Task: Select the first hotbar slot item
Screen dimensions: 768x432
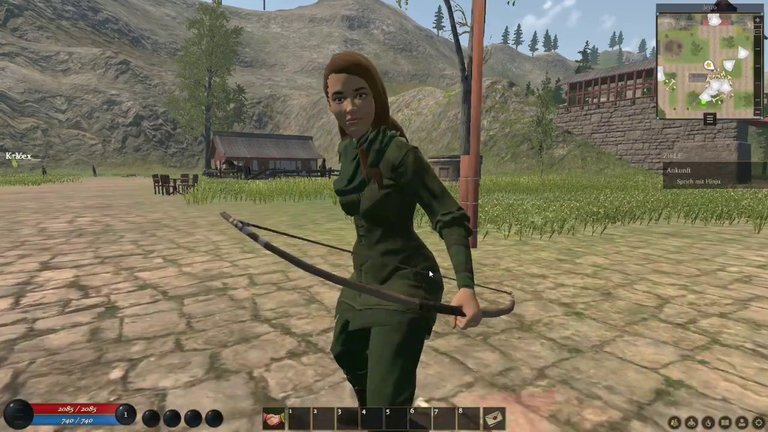Action: point(273,418)
